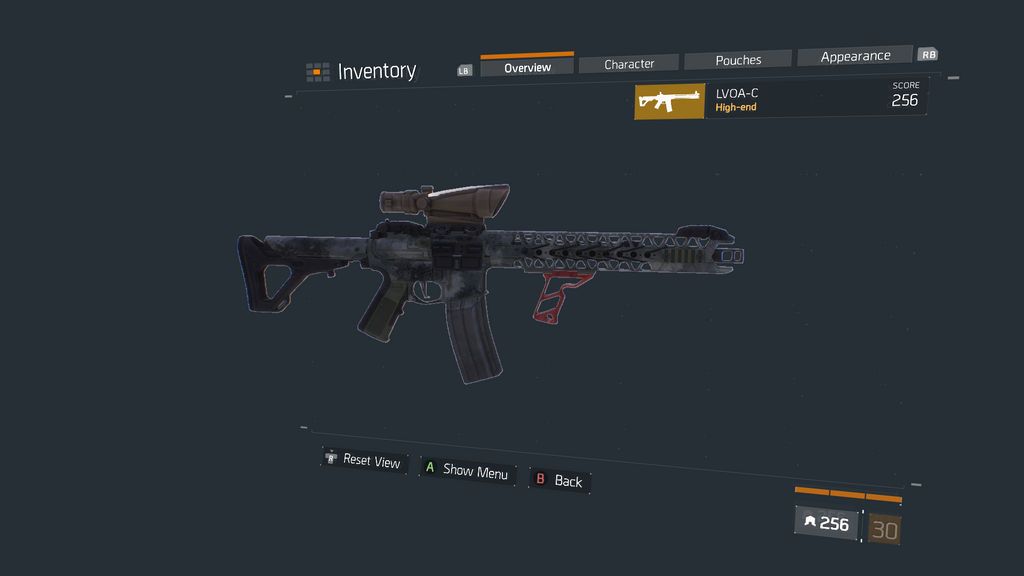1024x576 pixels.
Task: Switch to the Pouches tab
Action: (x=738, y=60)
